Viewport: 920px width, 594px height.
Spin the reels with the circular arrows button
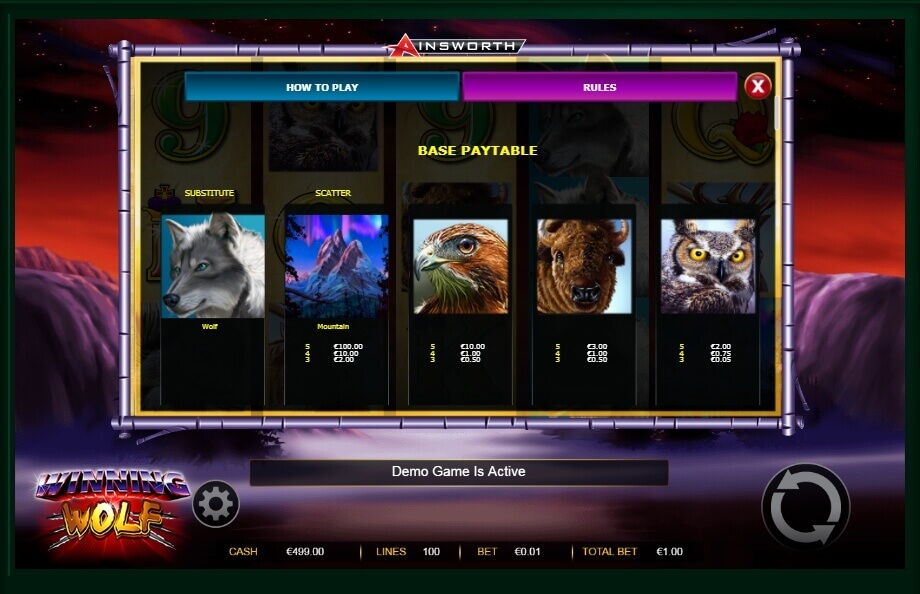tap(805, 506)
